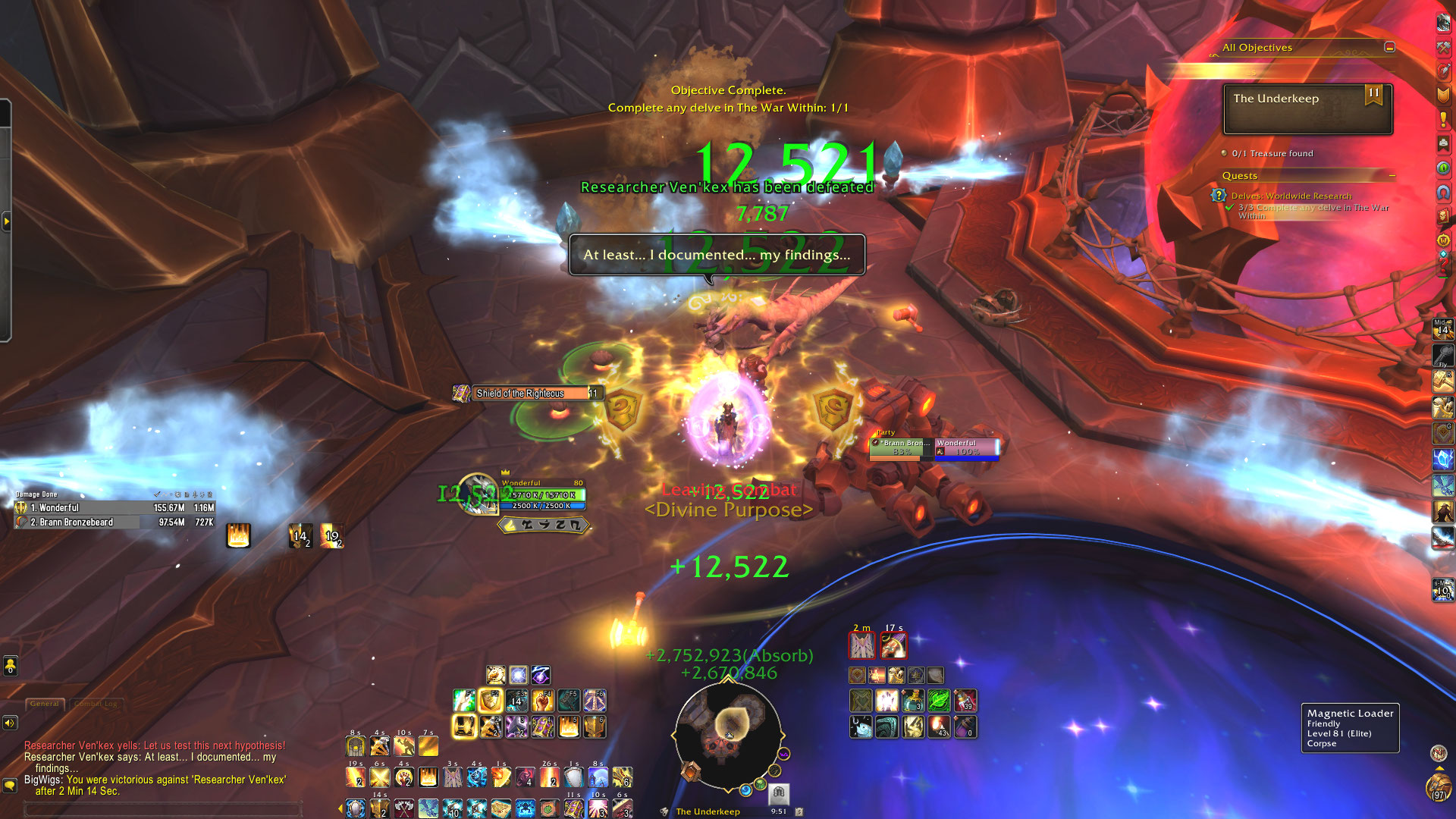Switch to the General chat tab
The width and height of the screenshot is (1456, 819).
(x=45, y=704)
